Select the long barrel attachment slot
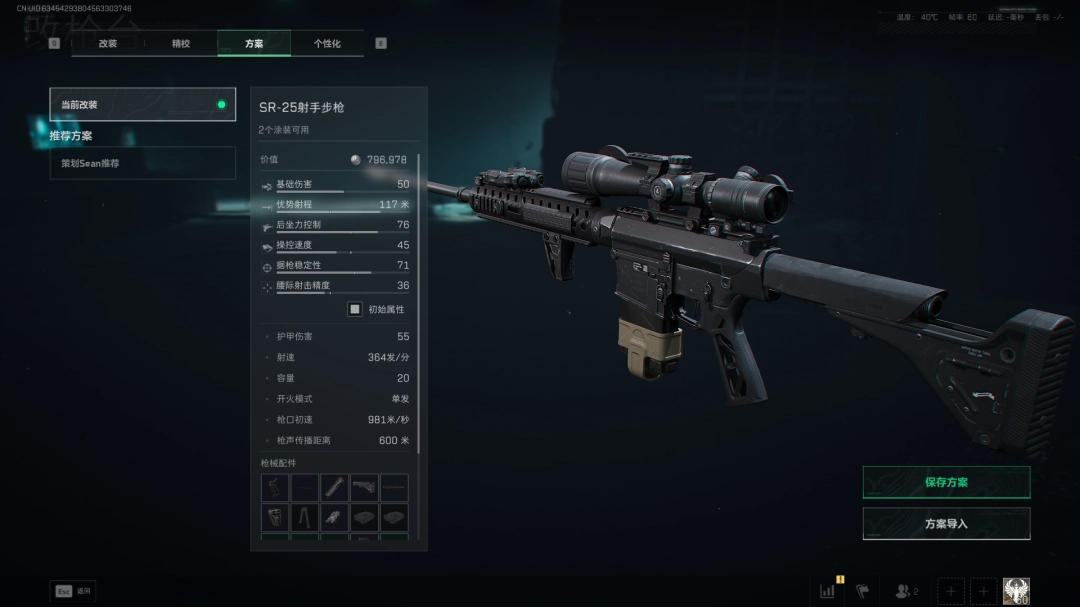The height and width of the screenshot is (607, 1080). pyautogui.click(x=335, y=488)
